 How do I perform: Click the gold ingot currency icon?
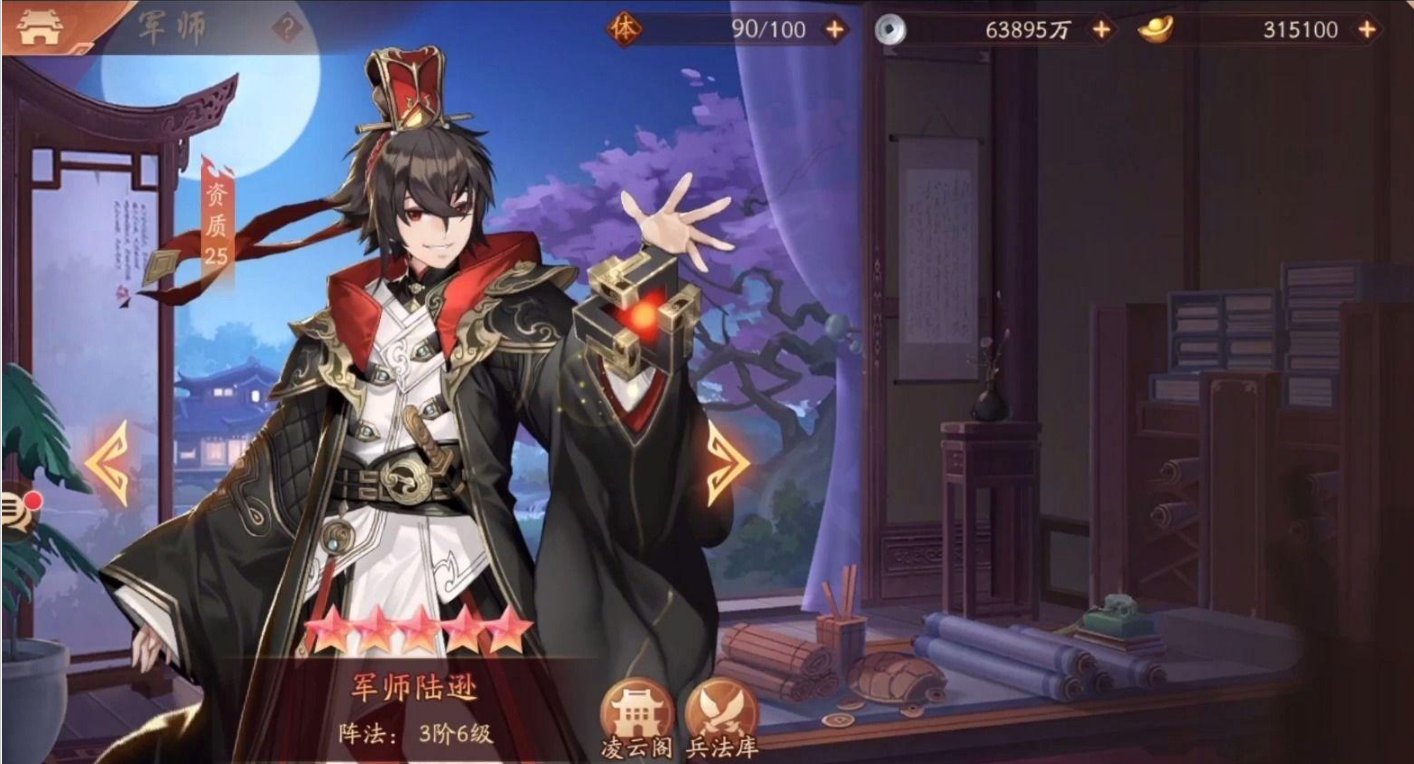coord(1155,30)
